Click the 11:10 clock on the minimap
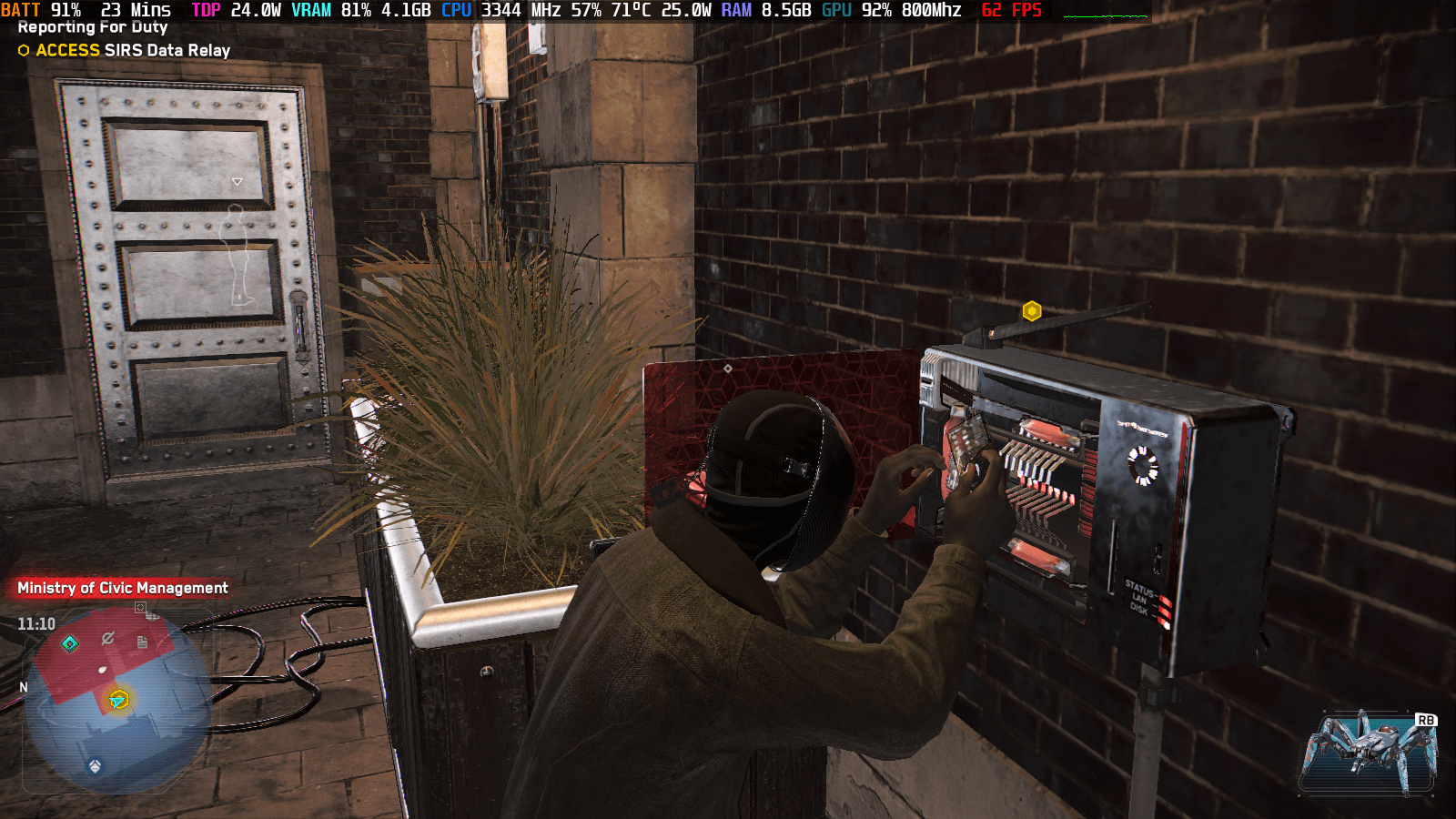Viewport: 1456px width, 819px height. [x=36, y=622]
